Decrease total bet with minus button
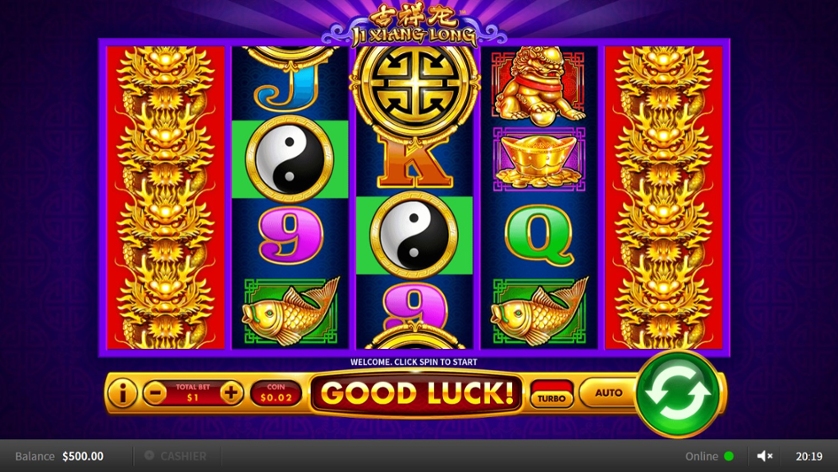 [x=154, y=393]
